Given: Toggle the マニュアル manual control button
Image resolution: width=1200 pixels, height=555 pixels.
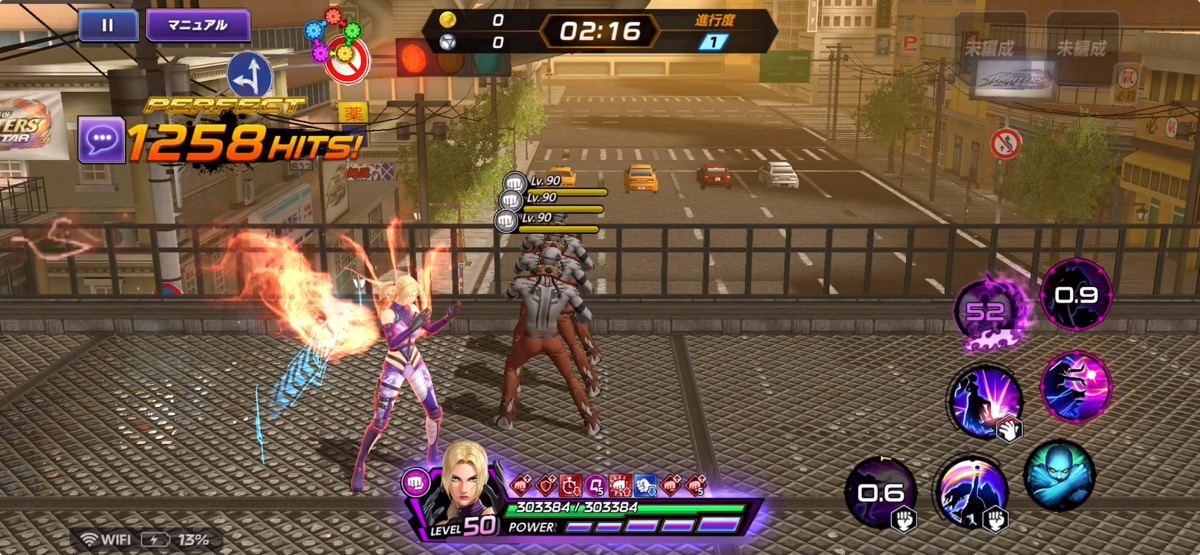Looking at the screenshot, I should pos(198,25).
